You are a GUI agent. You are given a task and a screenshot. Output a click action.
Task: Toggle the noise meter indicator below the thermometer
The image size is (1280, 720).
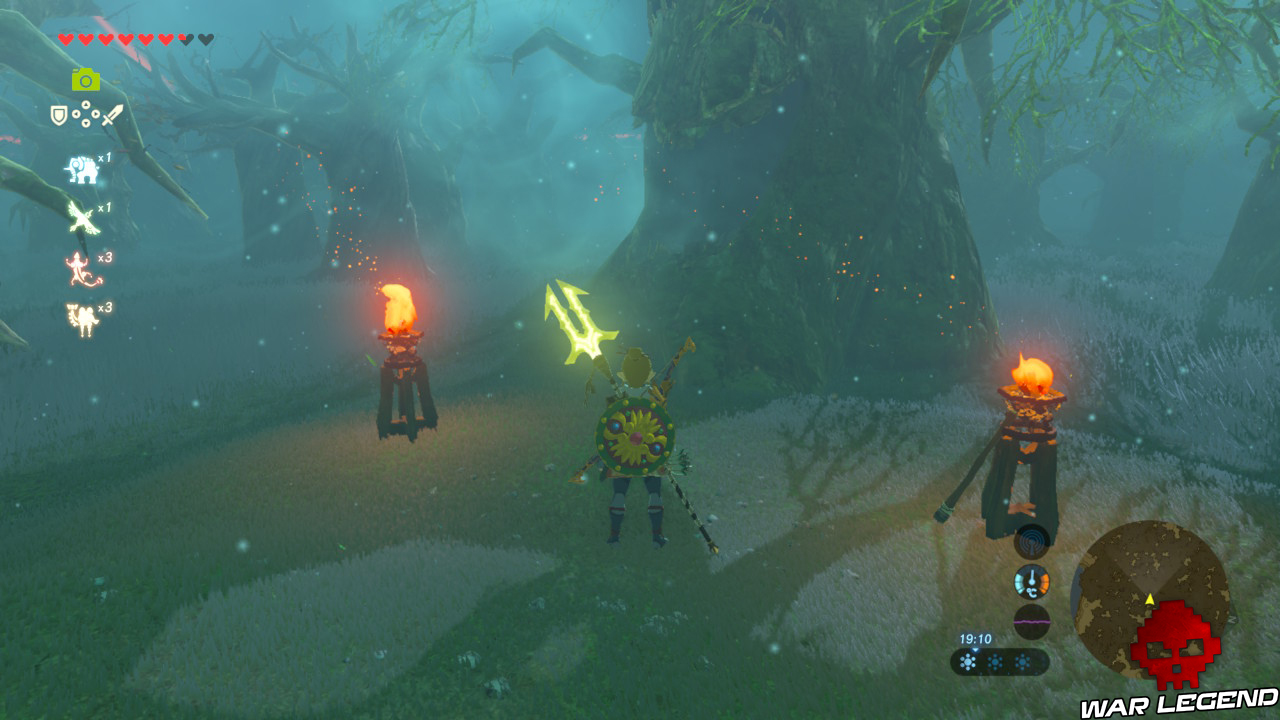(x=1032, y=620)
